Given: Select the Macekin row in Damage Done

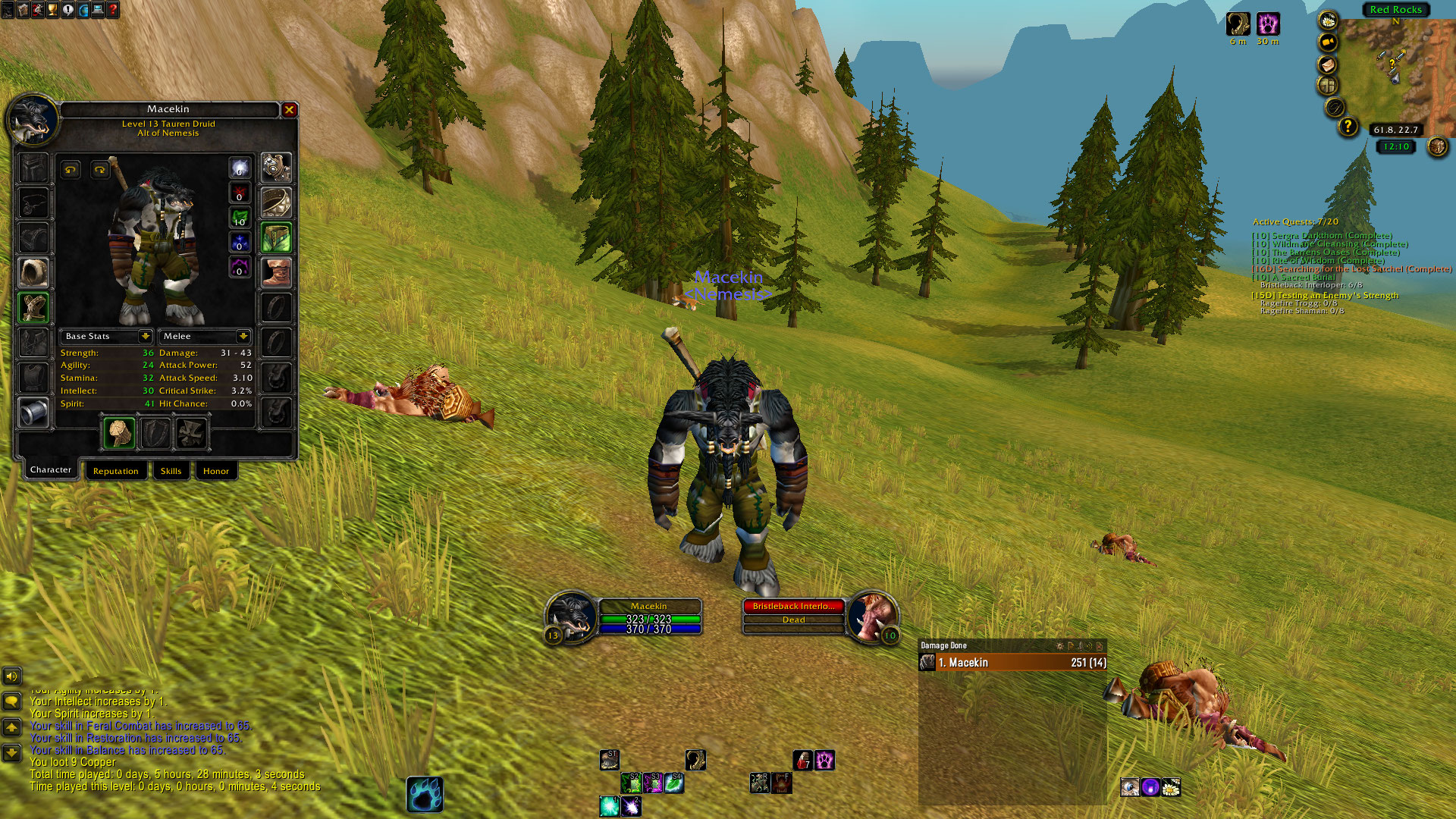Looking at the screenshot, I should click(1012, 663).
